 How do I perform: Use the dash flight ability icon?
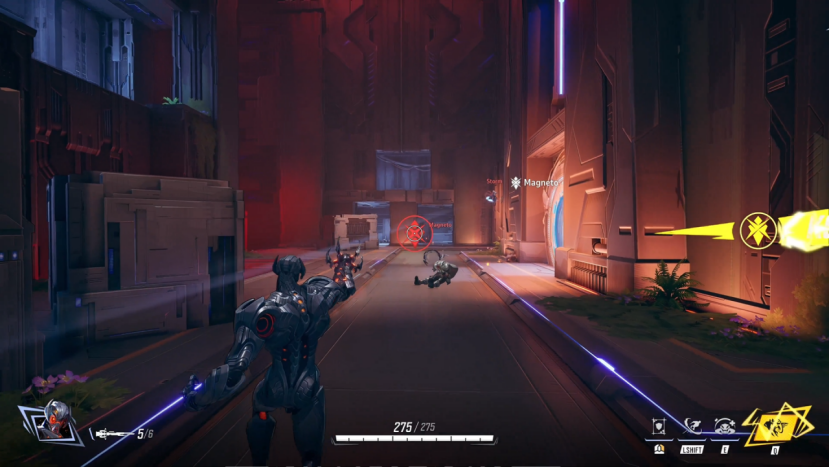[692, 426]
